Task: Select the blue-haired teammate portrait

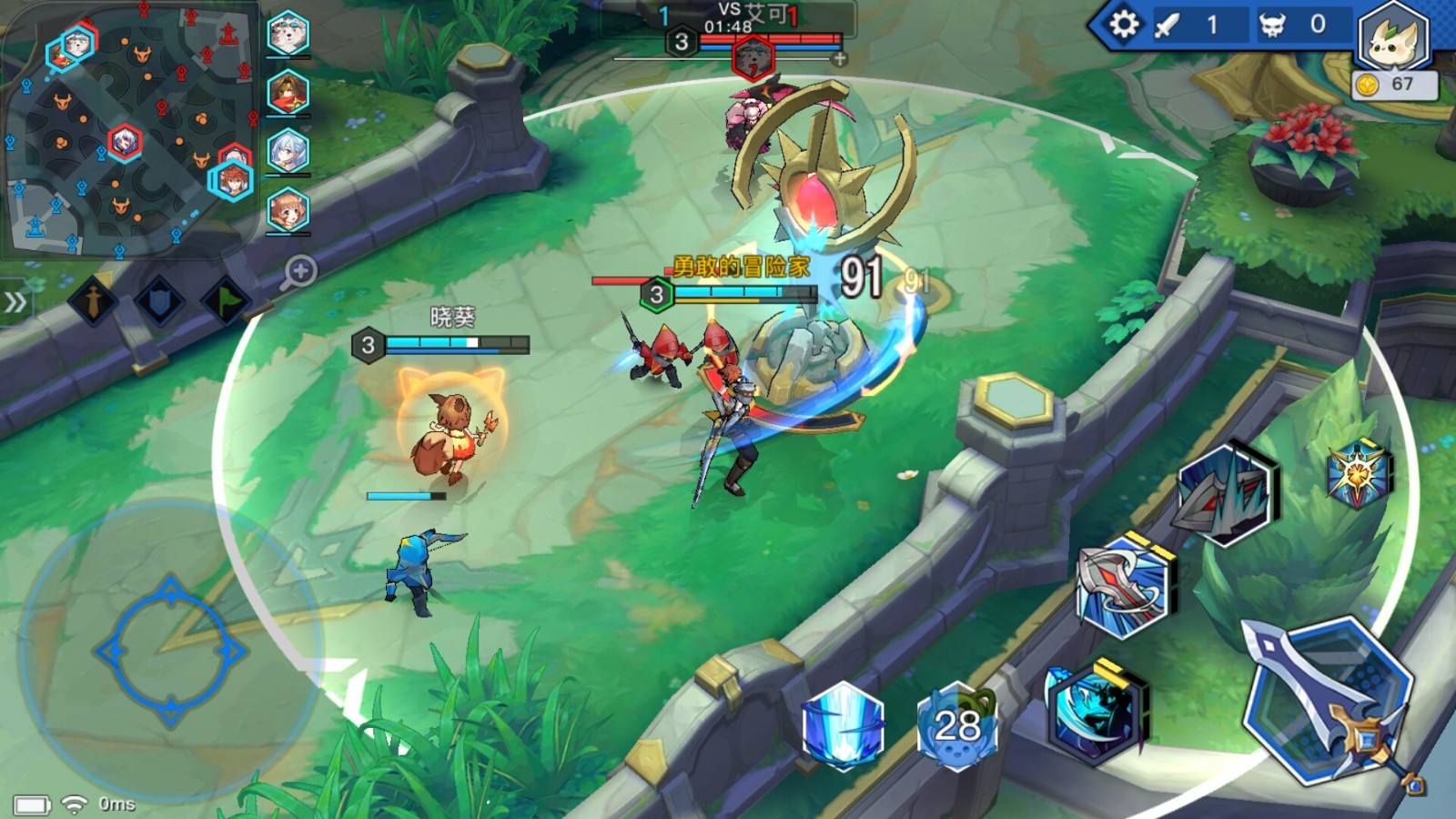Action: (288, 152)
